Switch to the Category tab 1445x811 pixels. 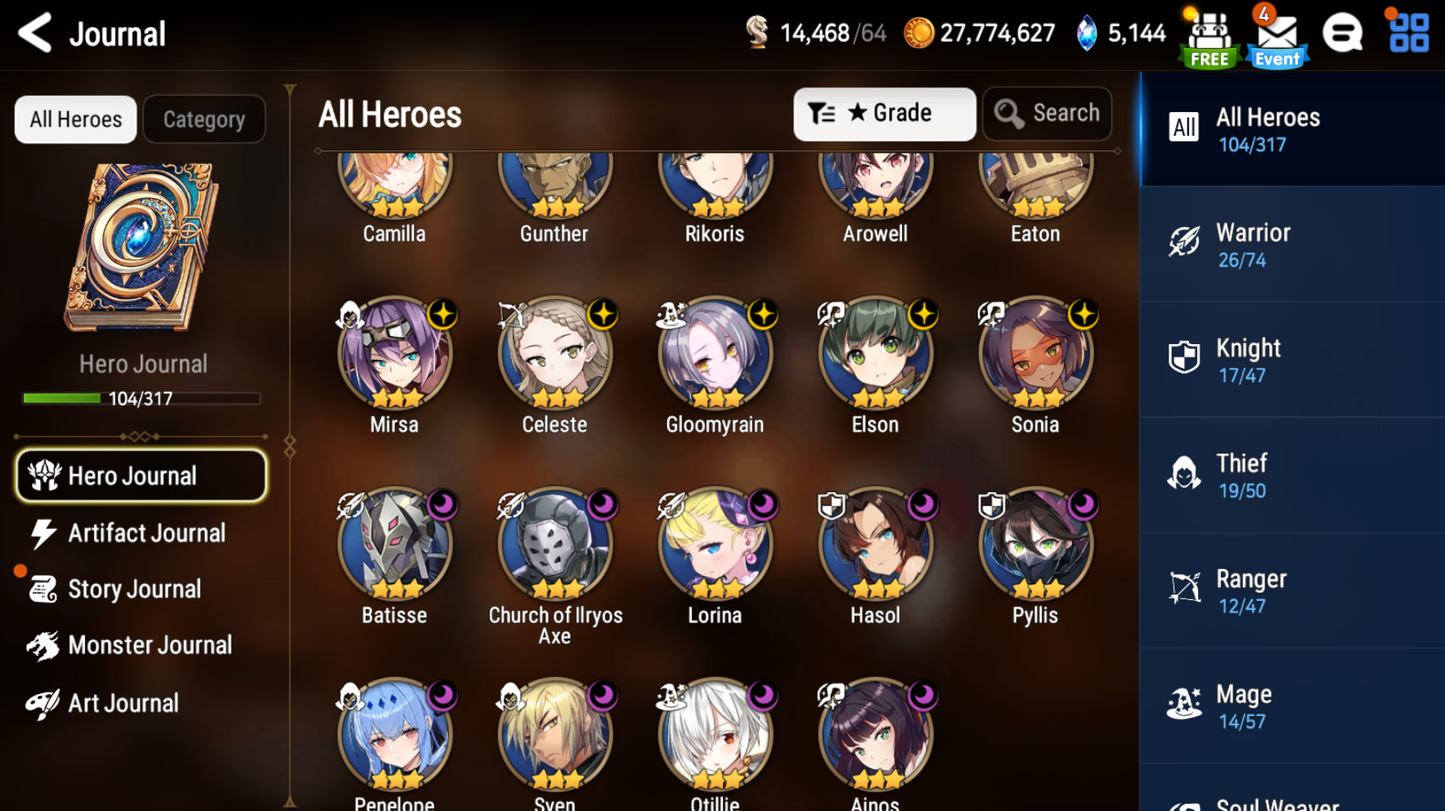point(204,119)
